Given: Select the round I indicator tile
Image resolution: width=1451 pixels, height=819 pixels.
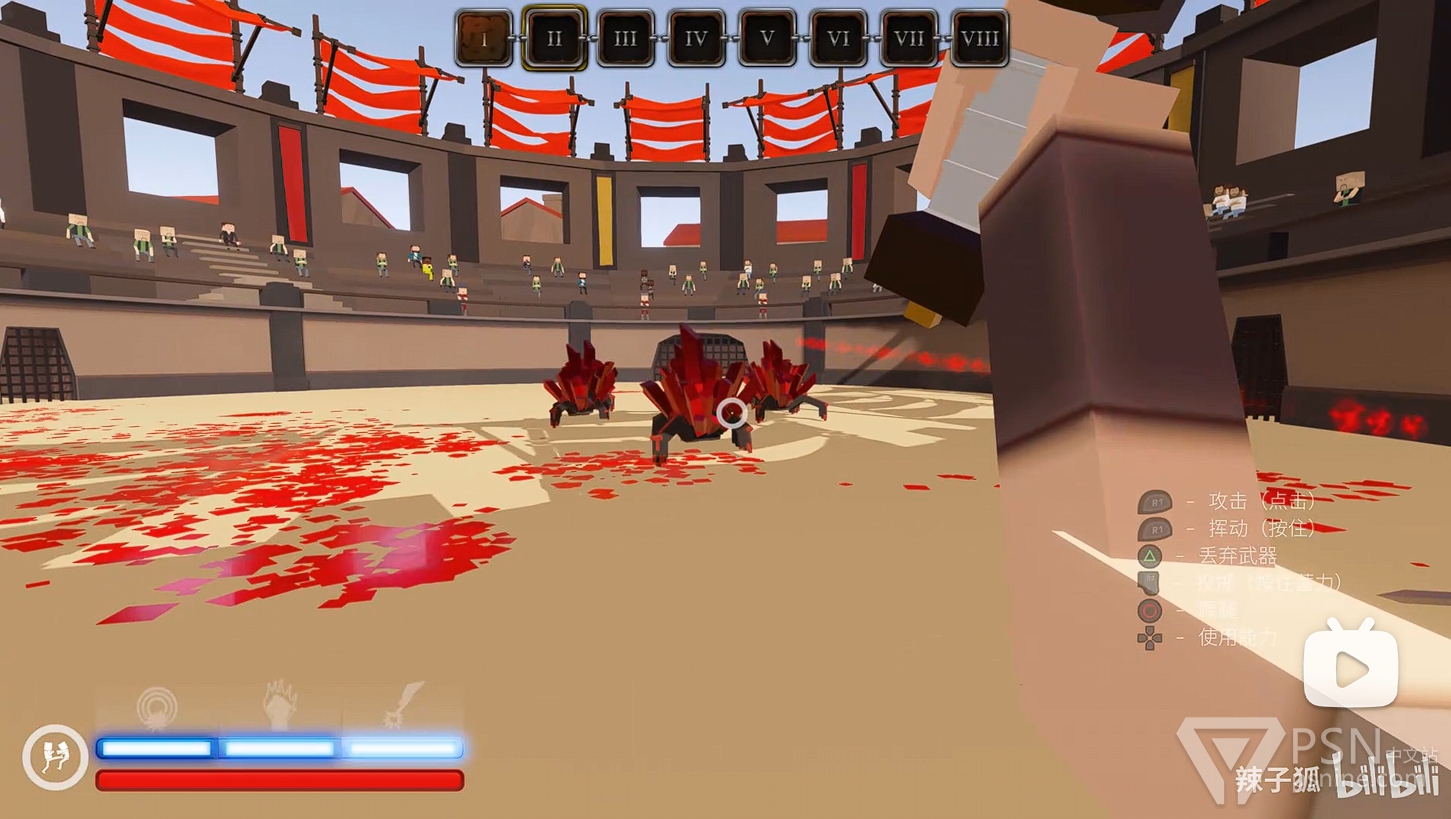Looking at the screenshot, I should point(485,39).
